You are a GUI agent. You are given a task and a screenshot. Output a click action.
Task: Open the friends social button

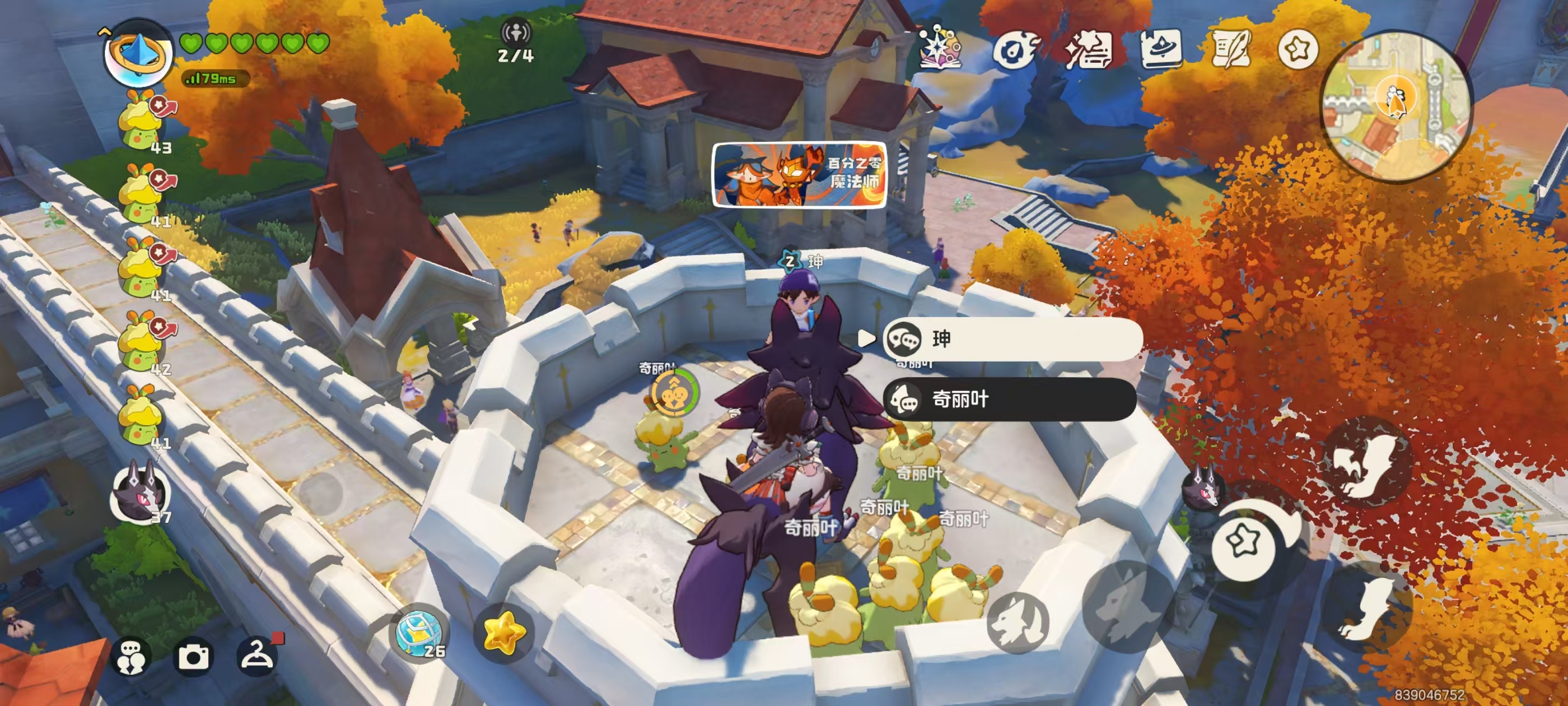131,657
